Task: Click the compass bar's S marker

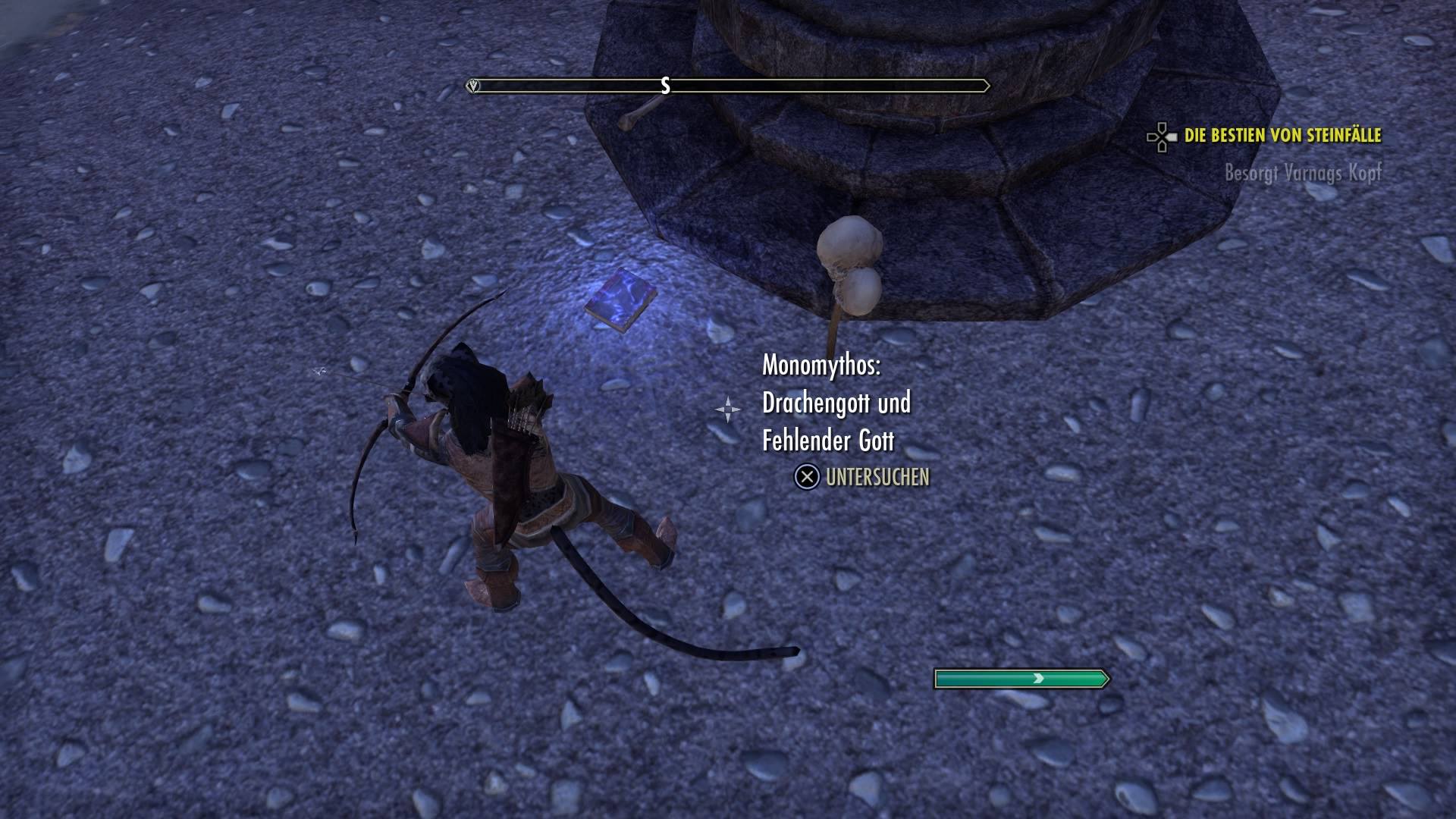Action: (x=665, y=86)
